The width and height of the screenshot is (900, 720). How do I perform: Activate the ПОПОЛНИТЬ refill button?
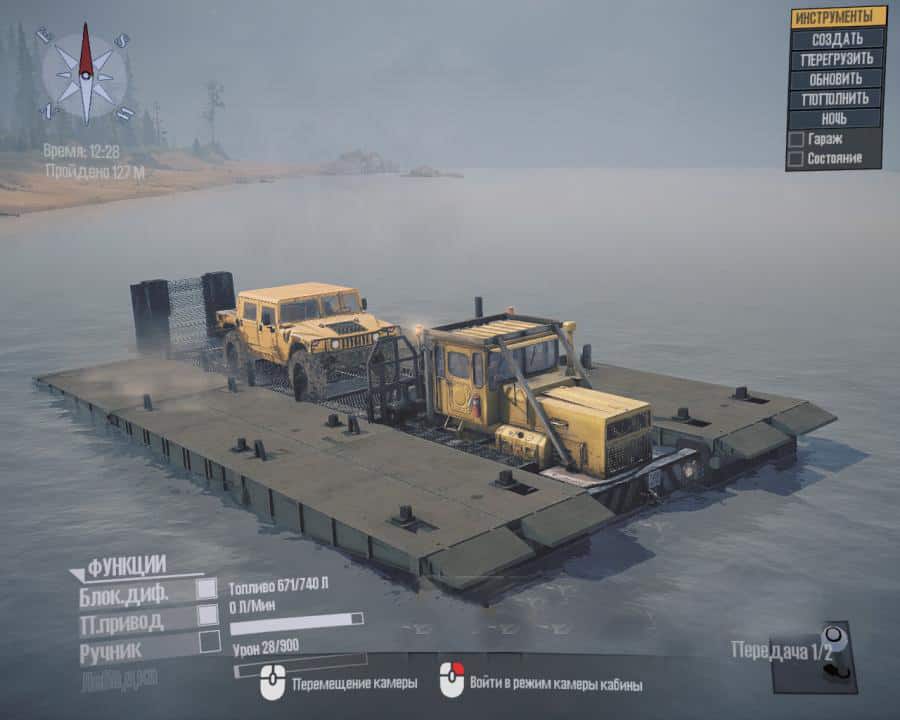pyautogui.click(x=837, y=98)
